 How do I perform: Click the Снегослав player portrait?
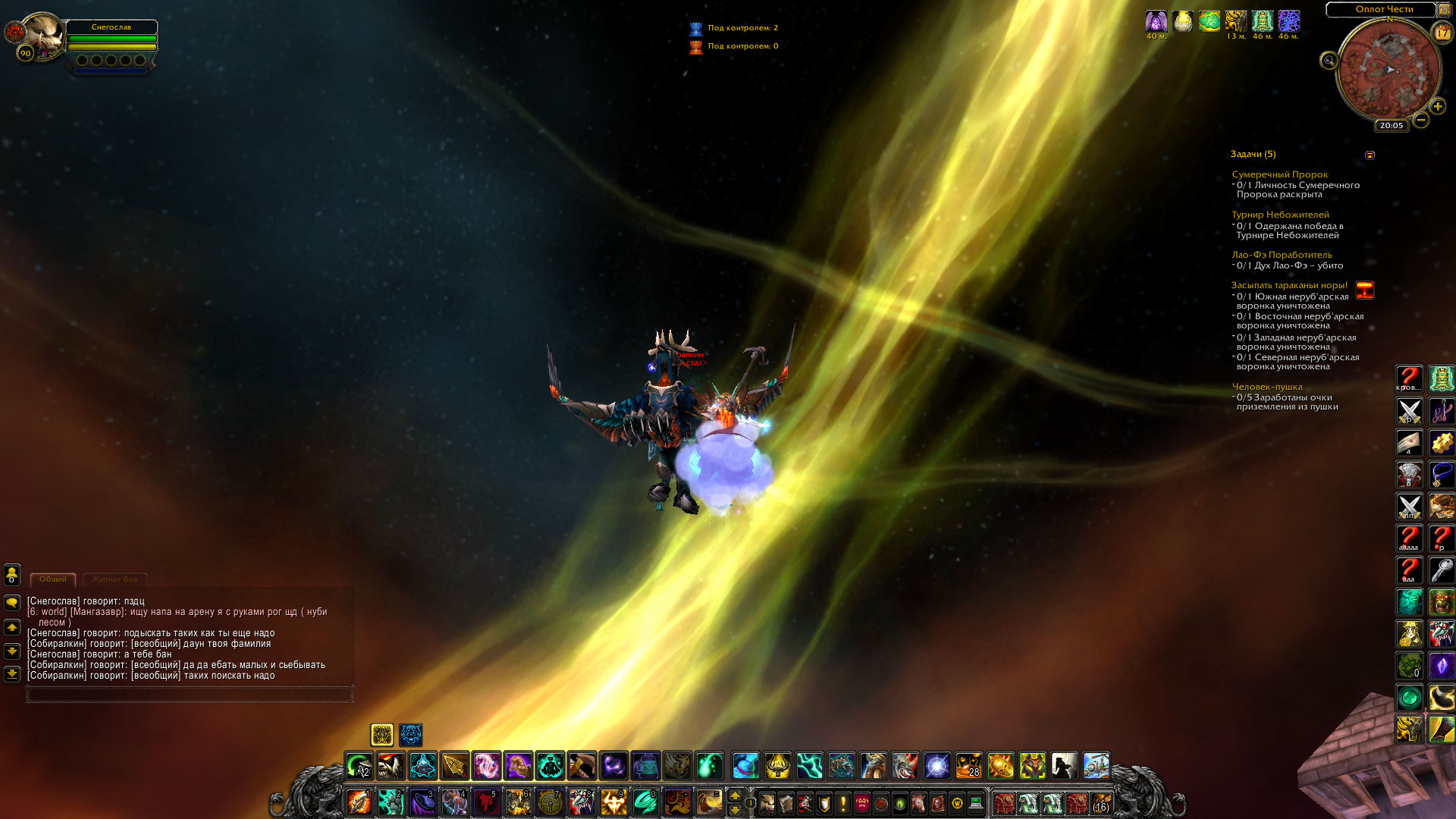point(42,34)
